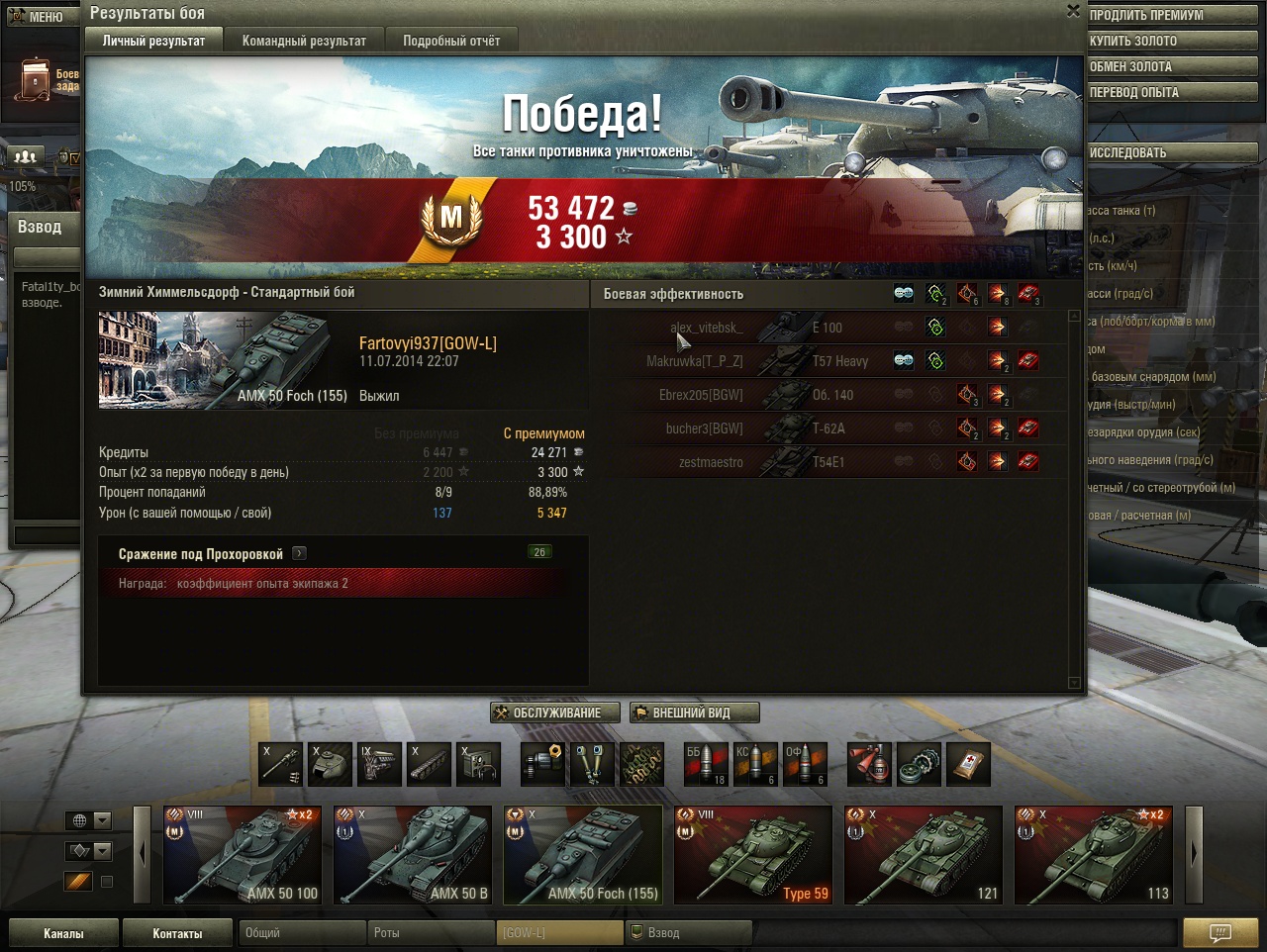This screenshot has height=952, width=1267.
Task: Open the Каналы channels button
Action: (x=63, y=933)
